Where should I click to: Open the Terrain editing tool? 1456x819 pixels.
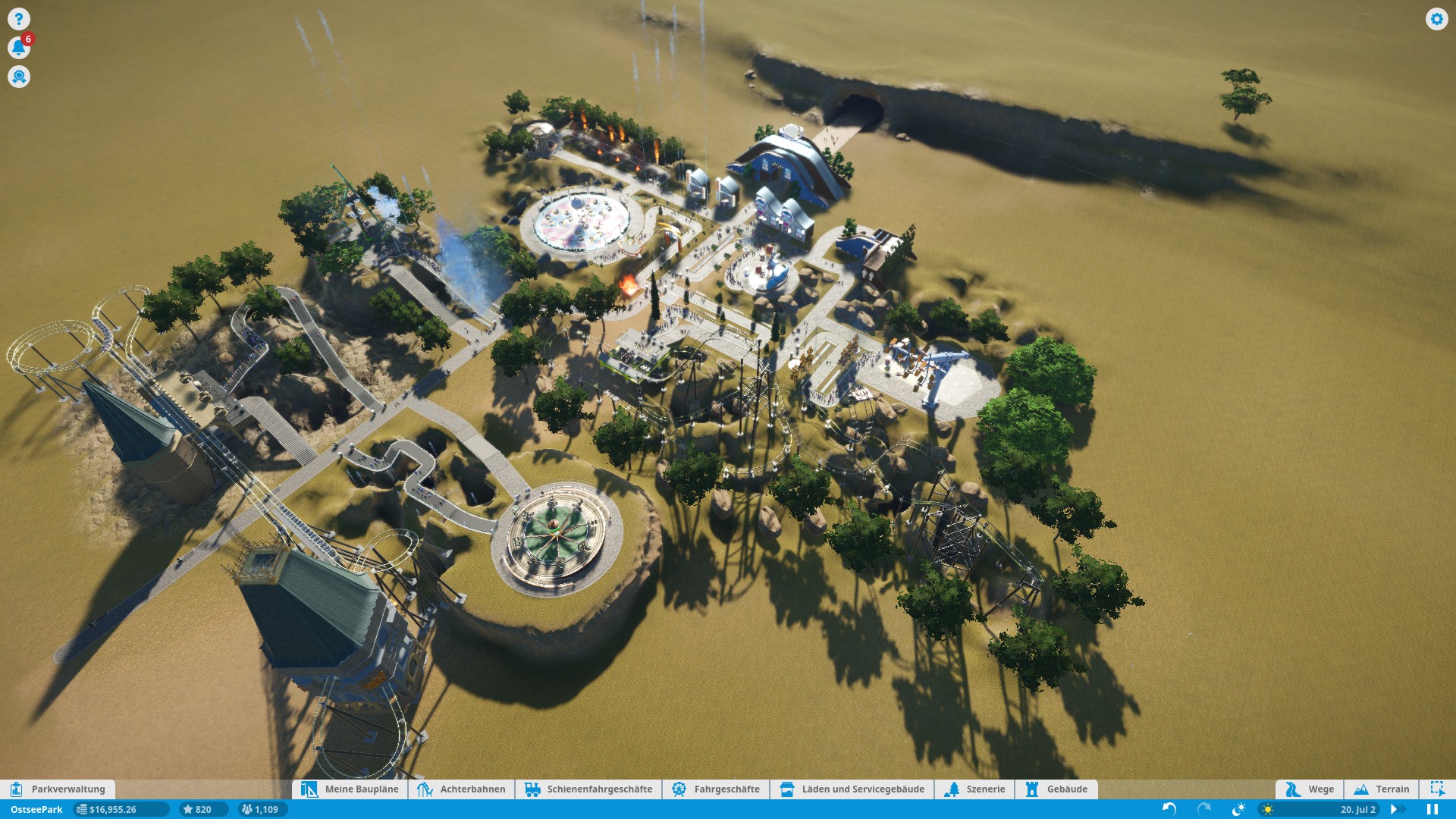click(1382, 789)
